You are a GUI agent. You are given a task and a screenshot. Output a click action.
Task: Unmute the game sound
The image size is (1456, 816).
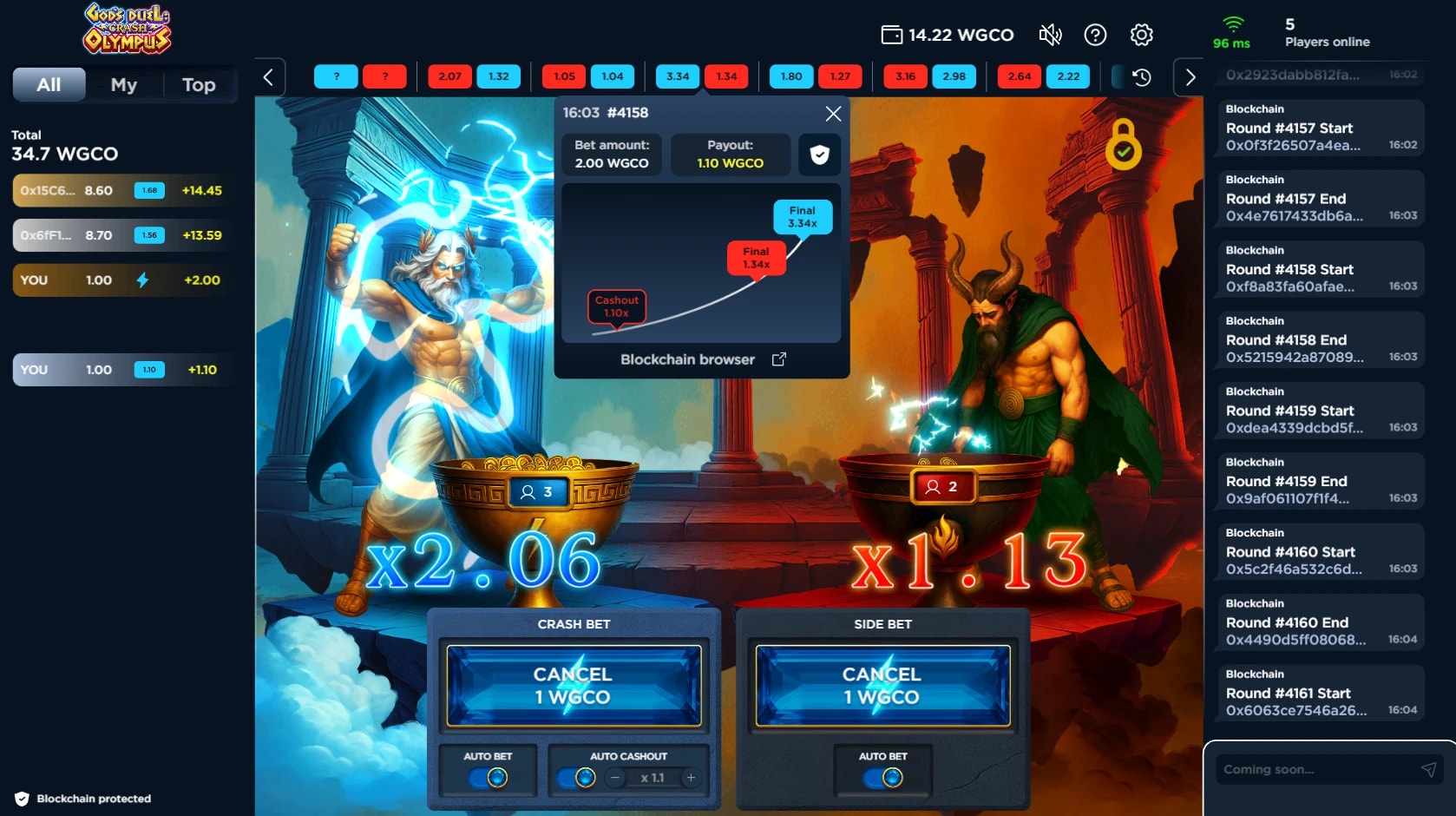(x=1050, y=35)
